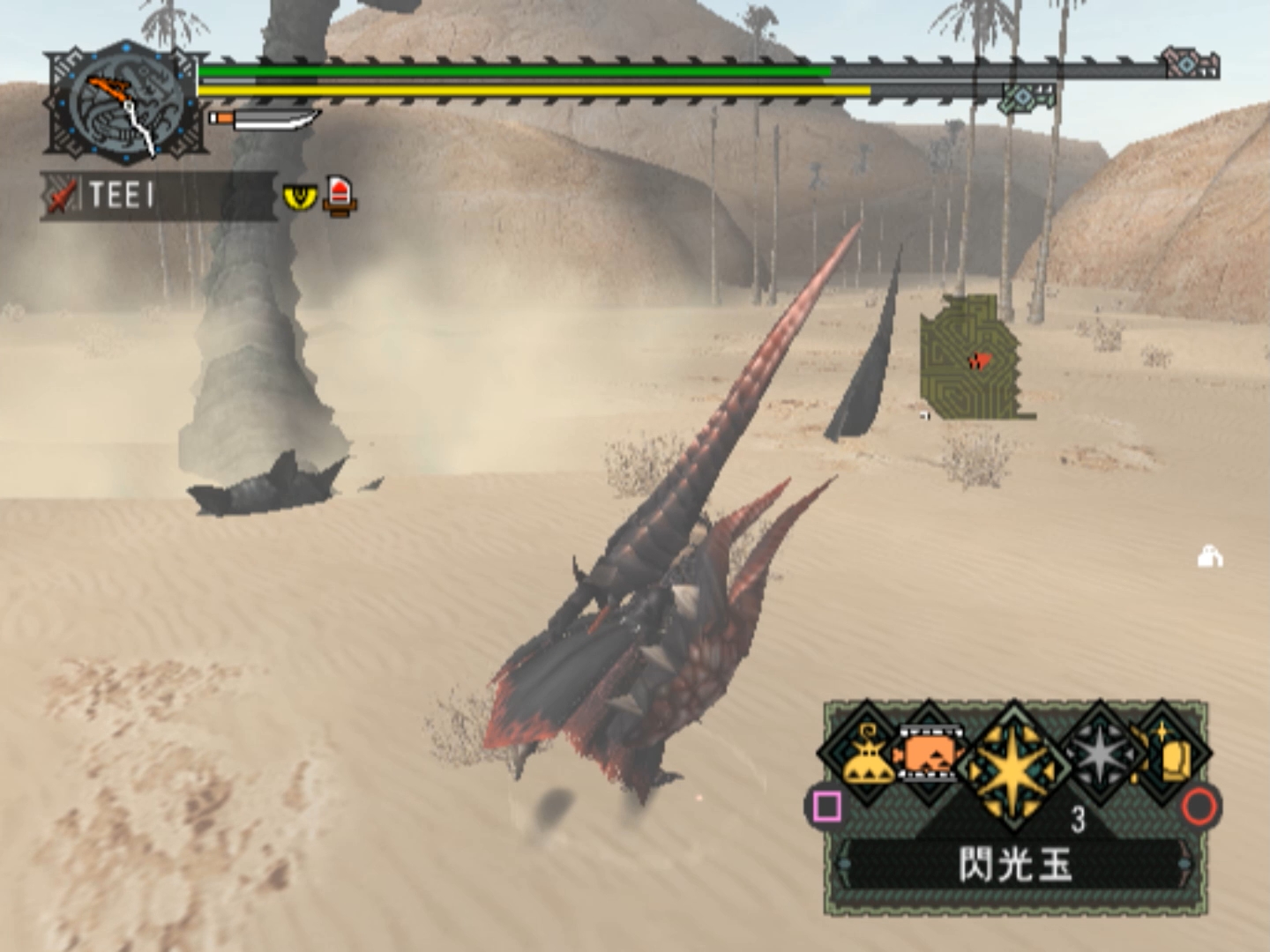This screenshot has height=952, width=1270.
Task: Click the red signal flag icon
Action: point(340,195)
